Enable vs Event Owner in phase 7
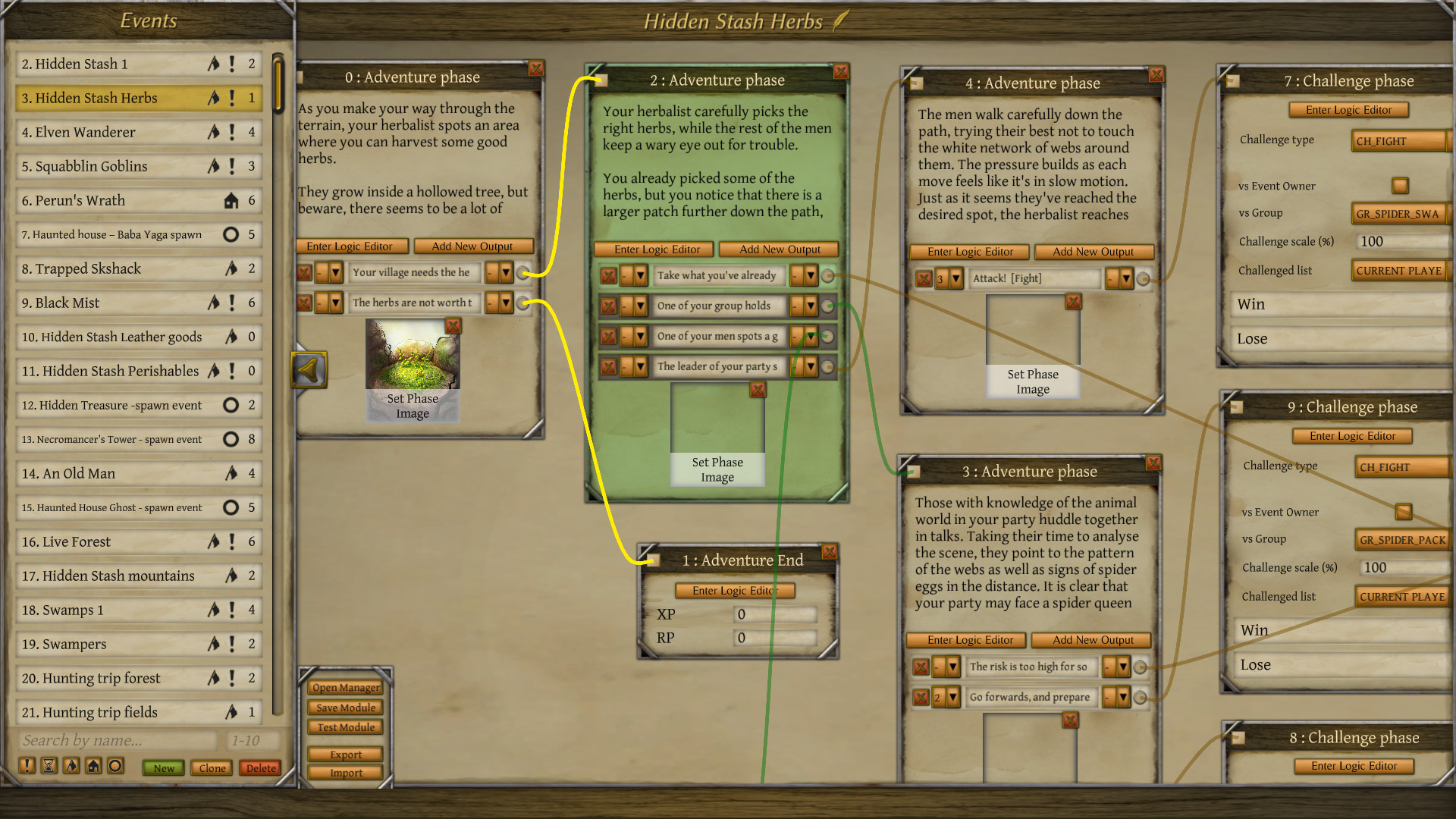The height and width of the screenshot is (819, 1456). click(1399, 185)
